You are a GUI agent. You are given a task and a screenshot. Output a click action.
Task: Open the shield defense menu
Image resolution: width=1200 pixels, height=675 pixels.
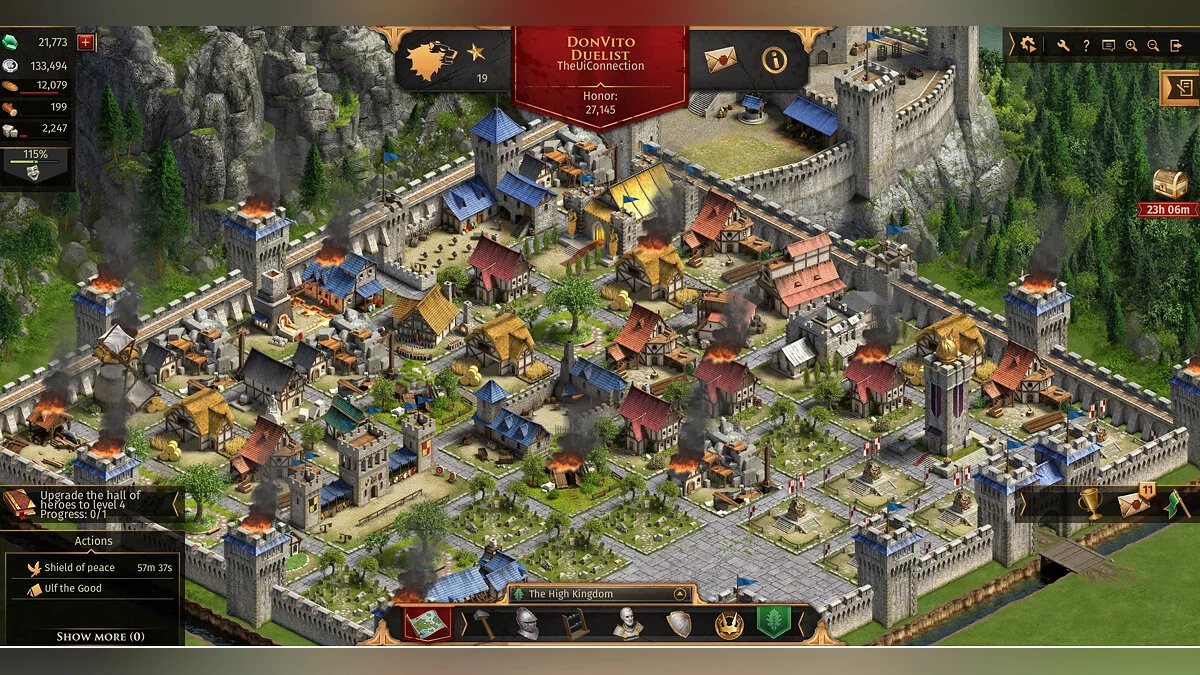click(679, 624)
